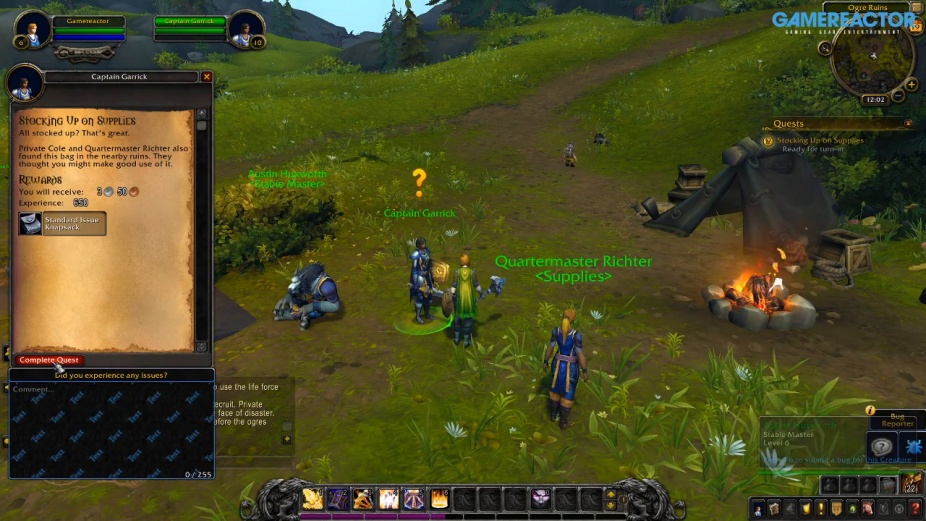The height and width of the screenshot is (521, 926).
Task: Activate the purple skull ability
Action: click(541, 498)
